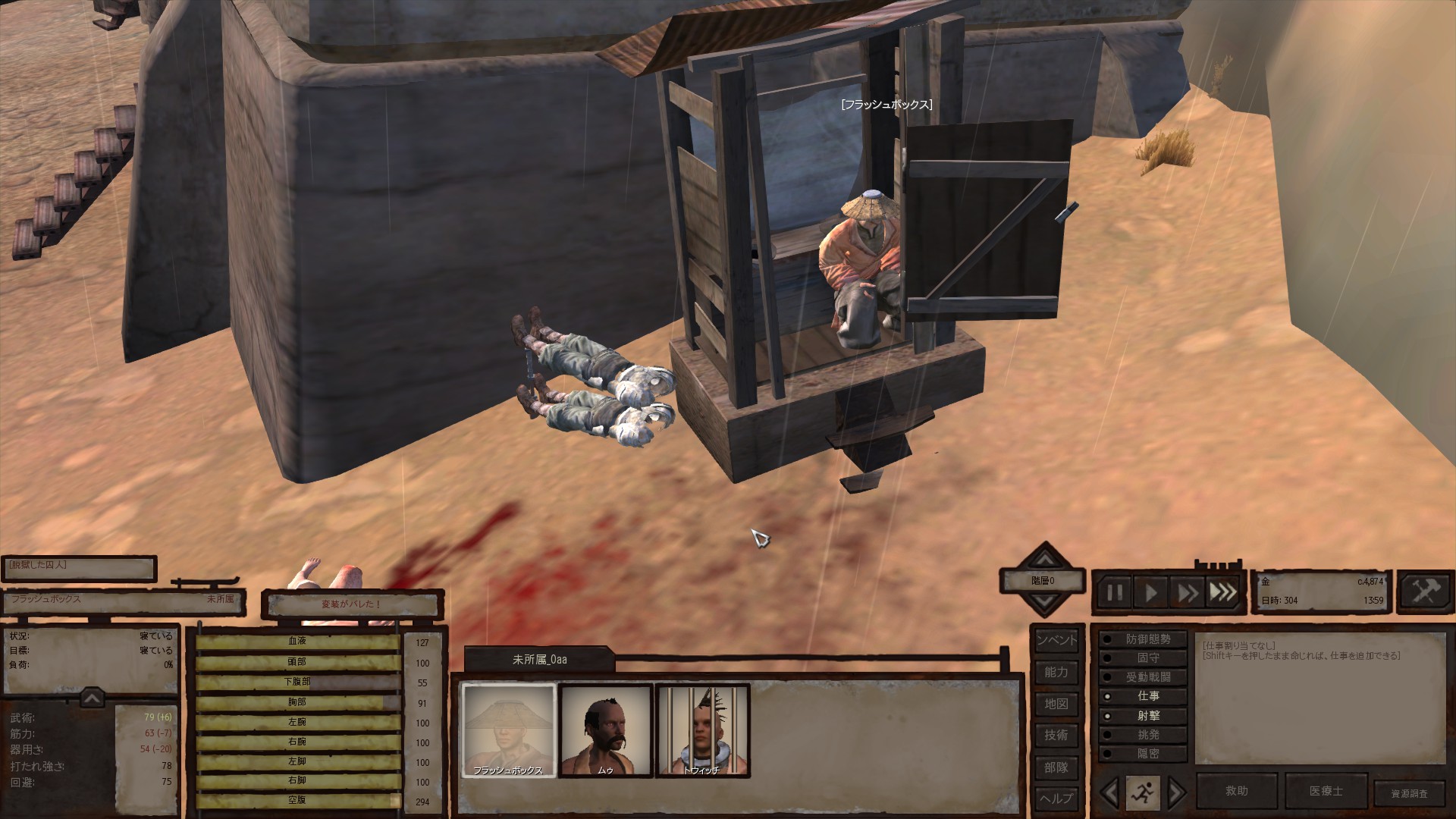
Task: Show the 地図 map screen
Action: [1056, 704]
